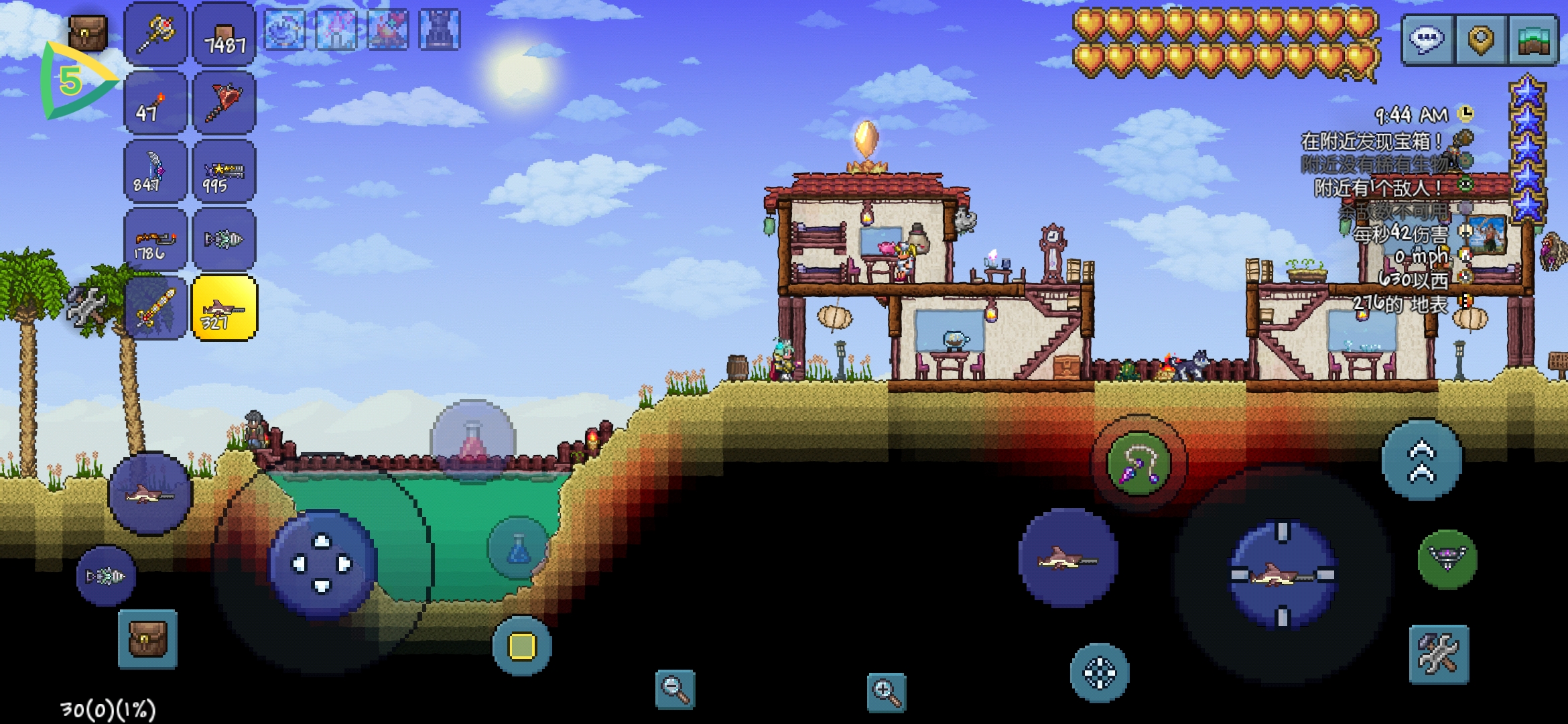Select the highlighted shark gun slot

click(x=224, y=308)
